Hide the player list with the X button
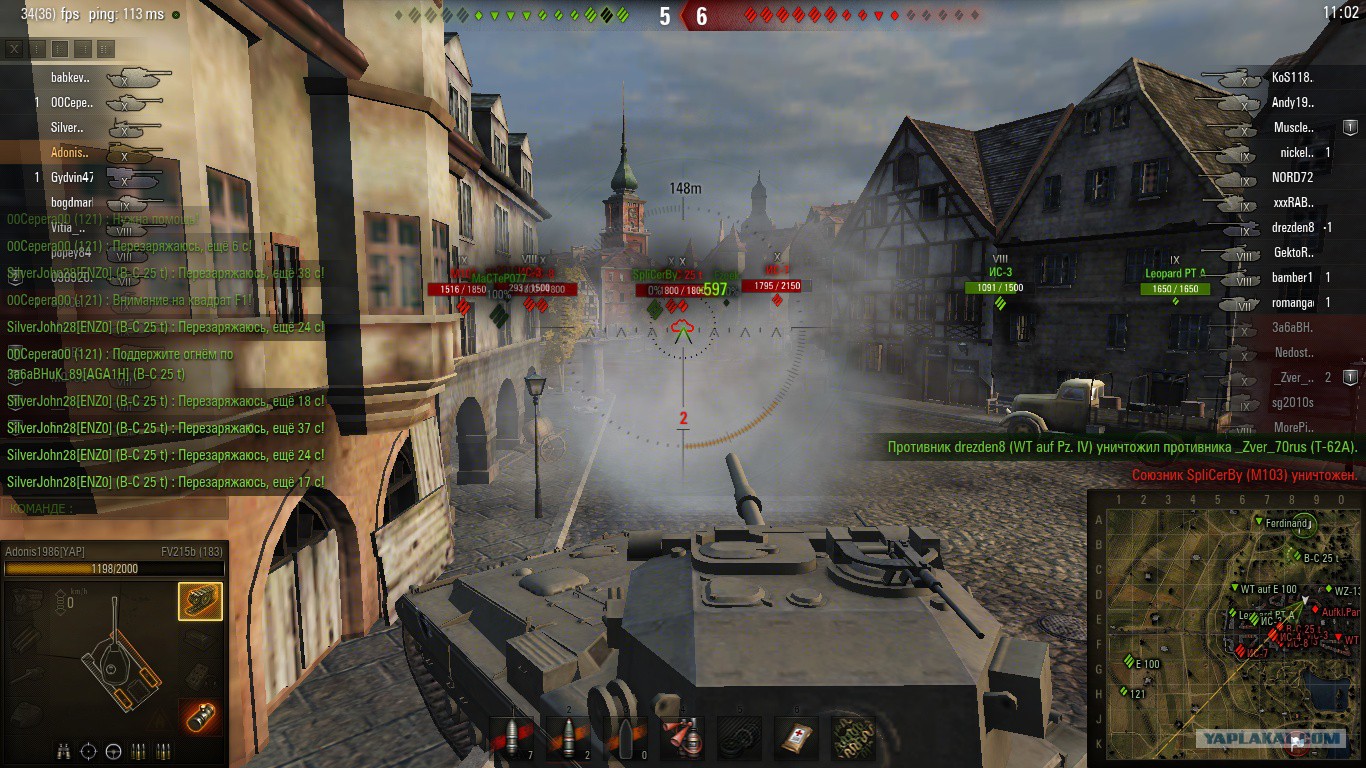Screen dimensions: 1366x768 14,48
